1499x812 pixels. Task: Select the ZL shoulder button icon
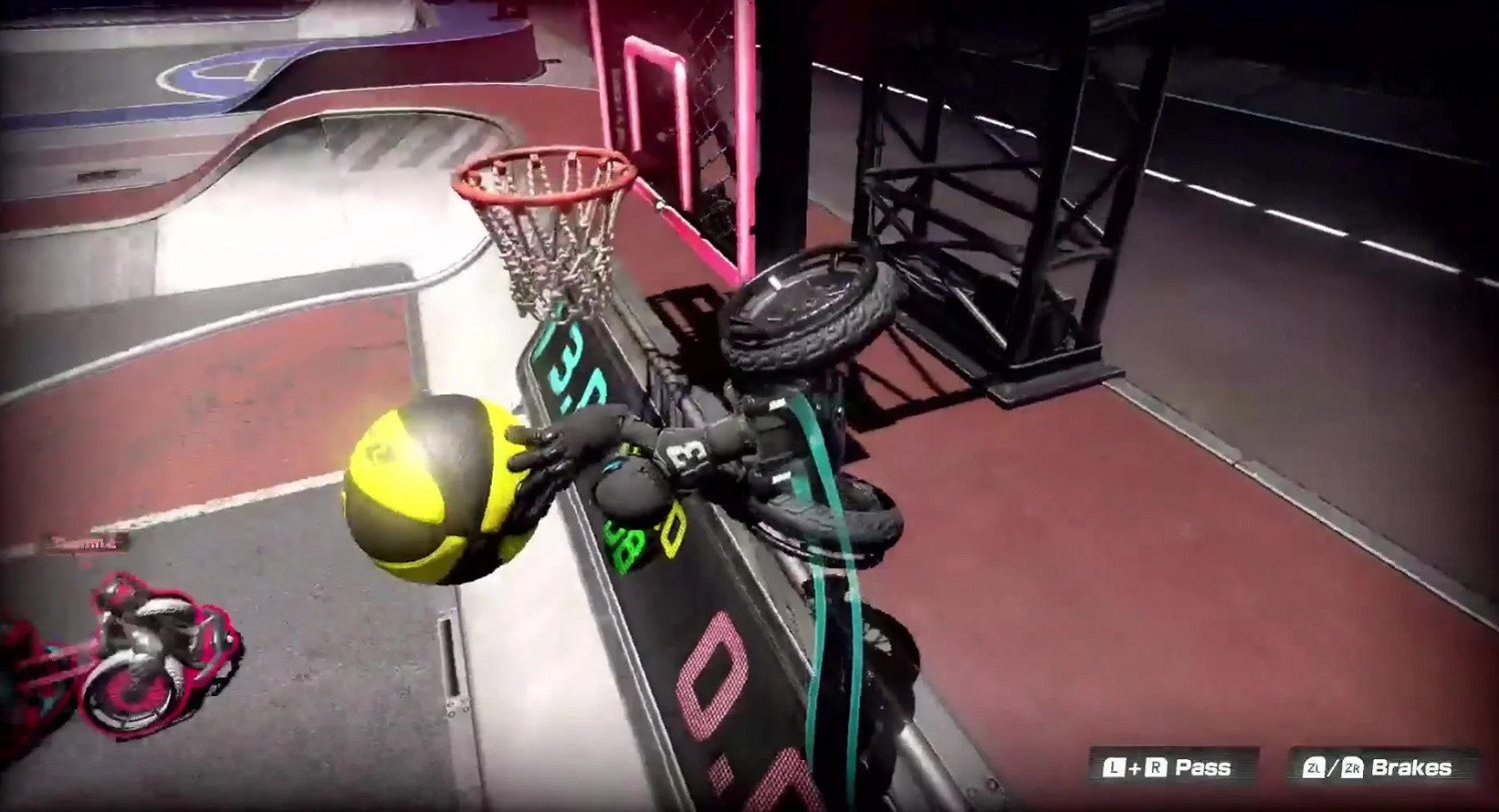pyautogui.click(x=1316, y=767)
